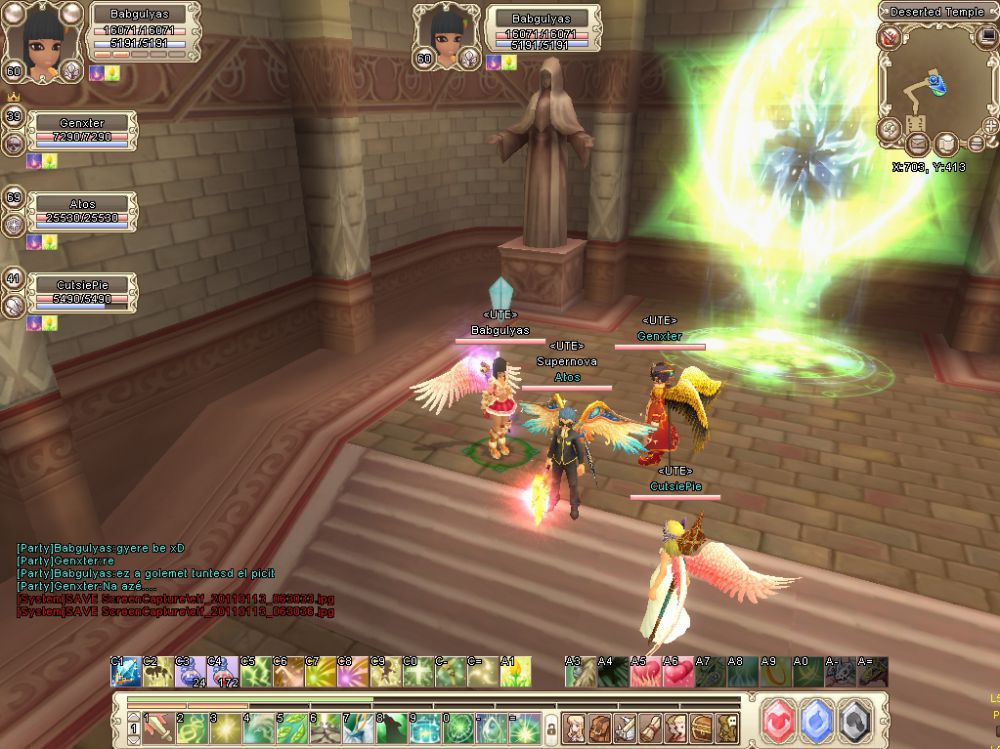Click the red icon at minimap's top-left
The image size is (1000, 749).
(x=890, y=38)
